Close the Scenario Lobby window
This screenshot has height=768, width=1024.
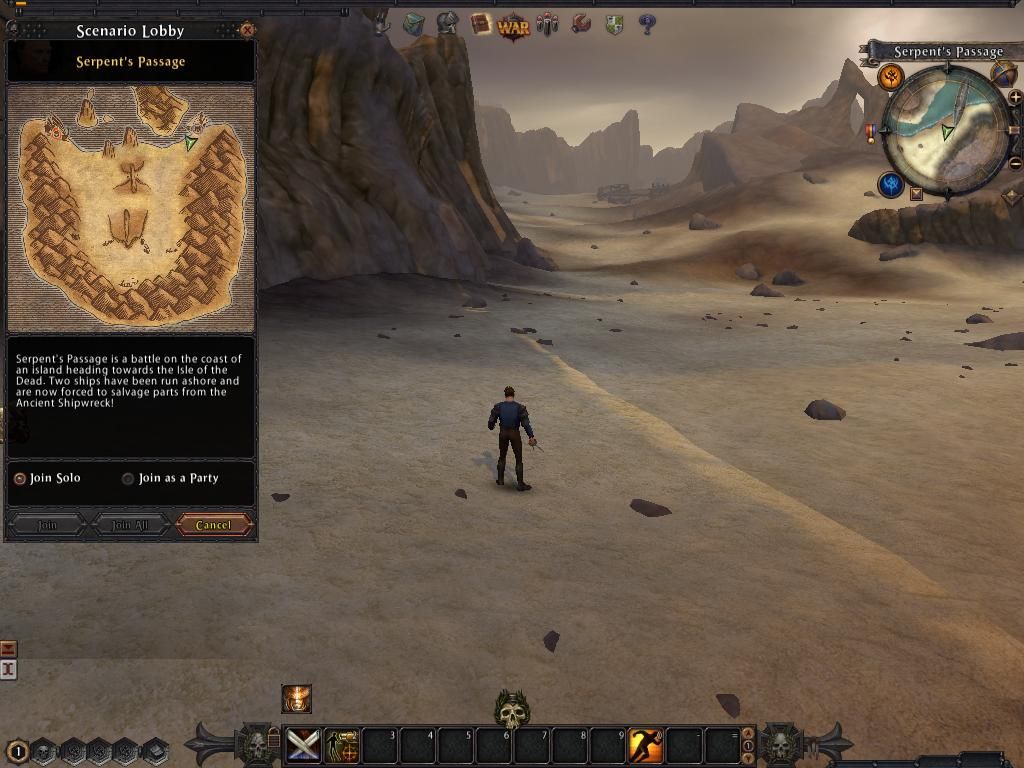pyautogui.click(x=248, y=30)
